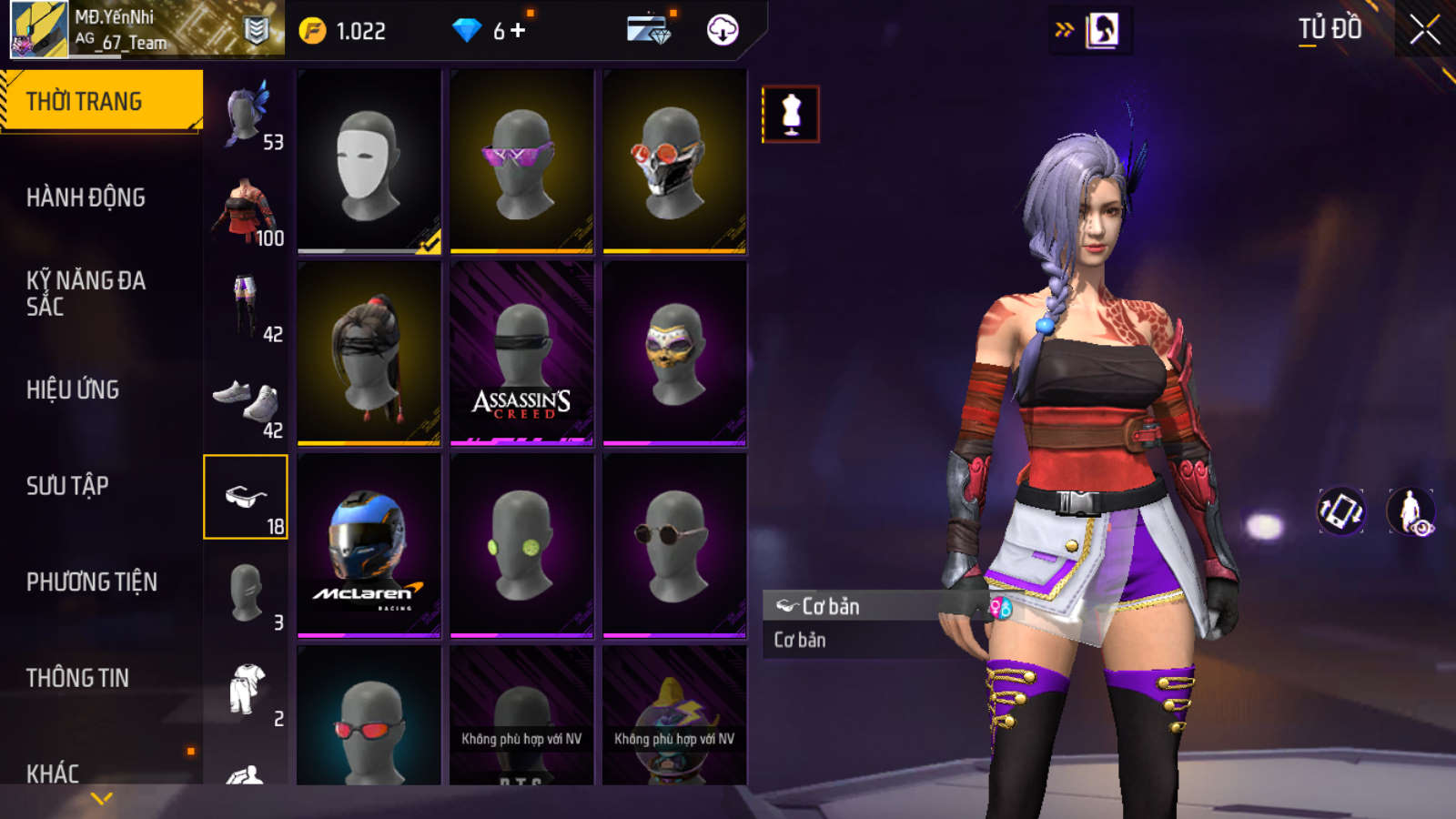Image resolution: width=1456 pixels, height=819 pixels.
Task: Select the round dark glasses item
Action: point(674,546)
